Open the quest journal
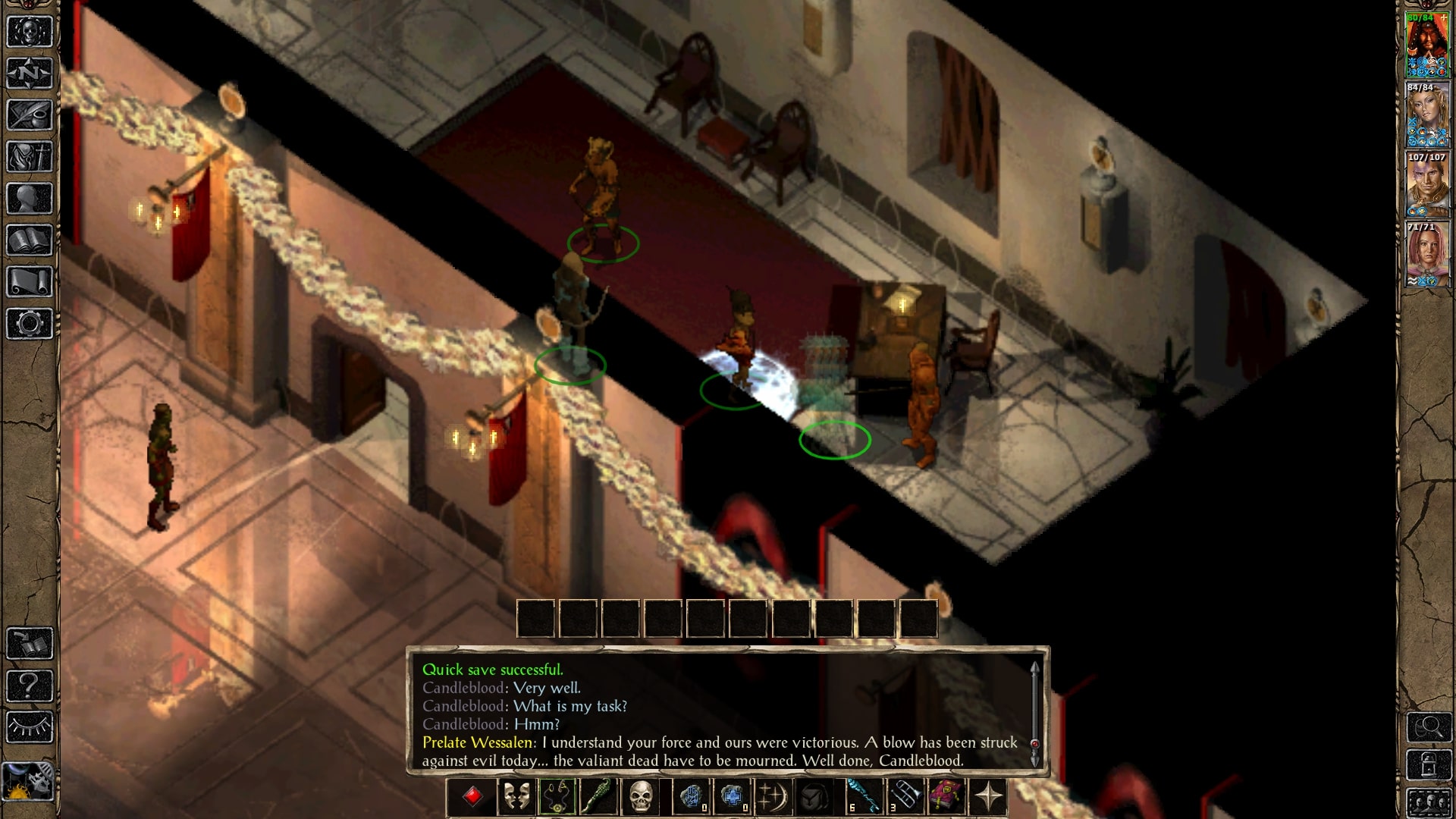The width and height of the screenshot is (1456, 819). (x=28, y=113)
